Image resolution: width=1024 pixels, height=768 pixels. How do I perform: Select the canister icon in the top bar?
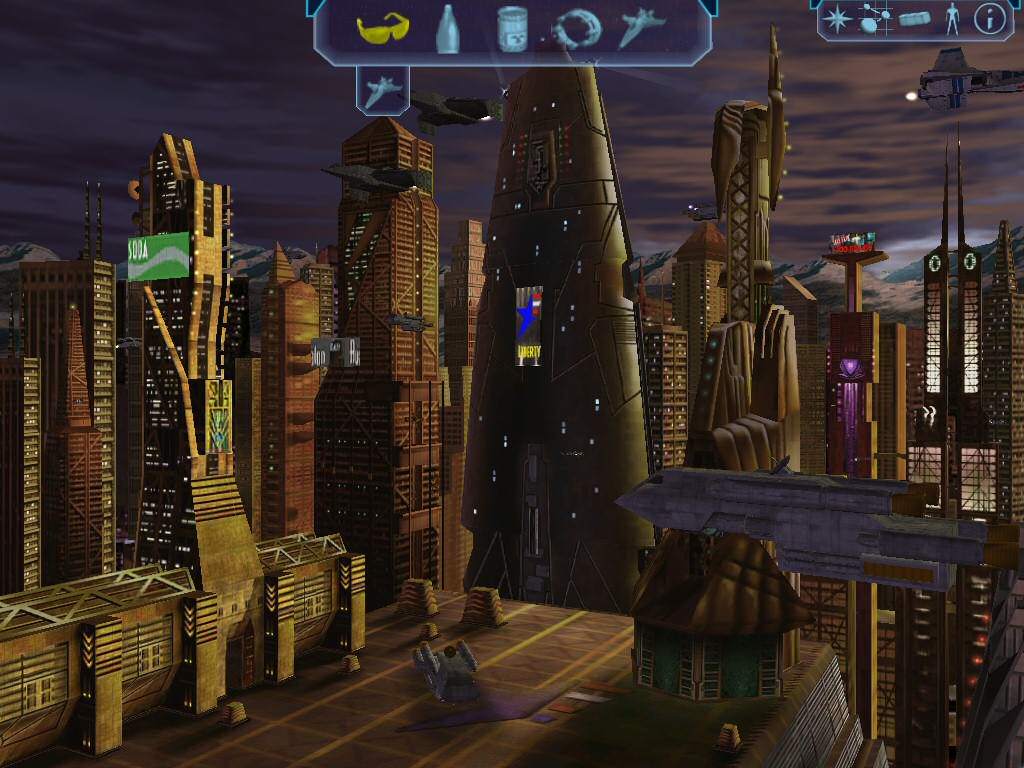click(511, 28)
